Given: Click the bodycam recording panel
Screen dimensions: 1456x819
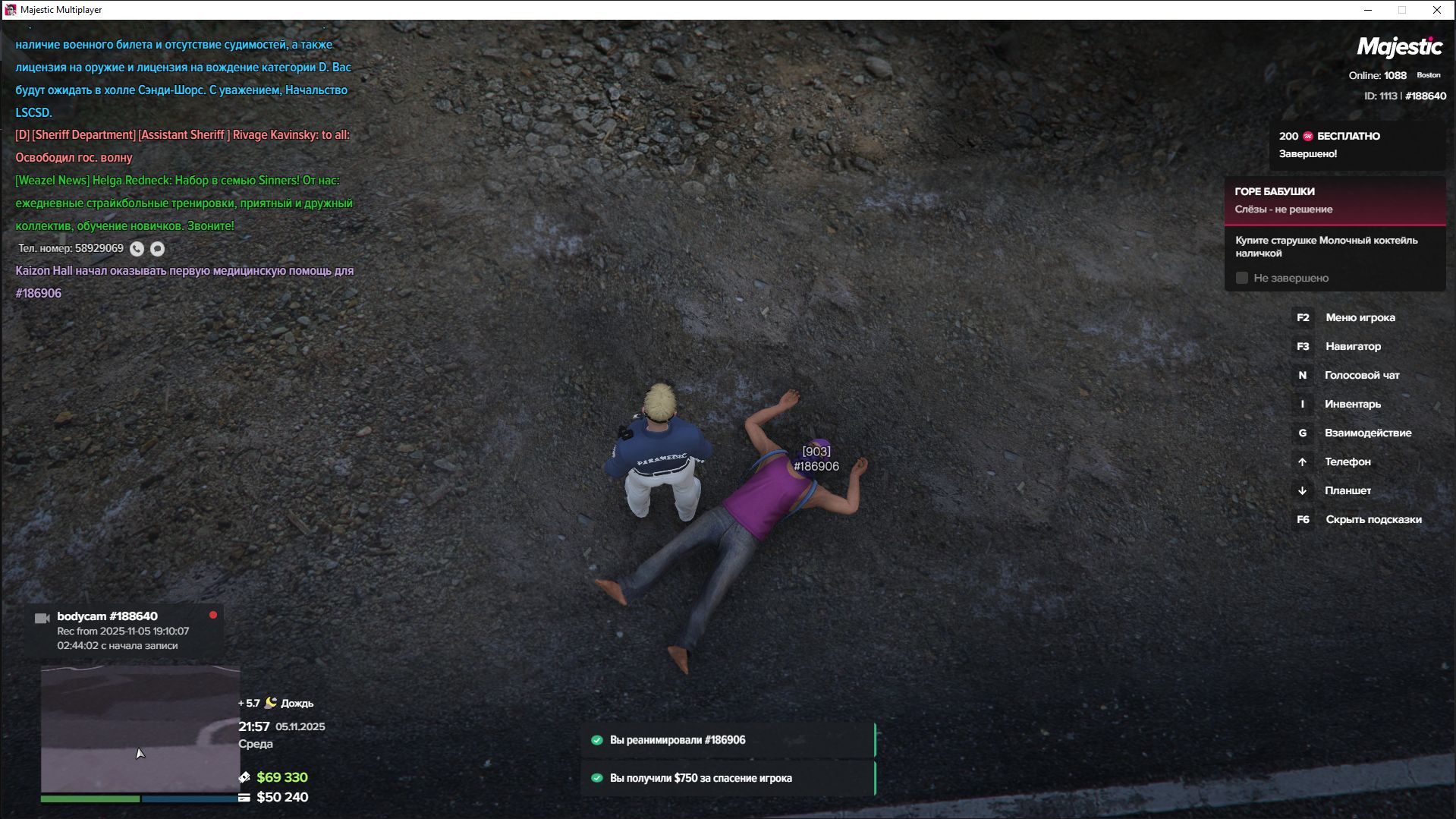Looking at the screenshot, I should 125,630.
